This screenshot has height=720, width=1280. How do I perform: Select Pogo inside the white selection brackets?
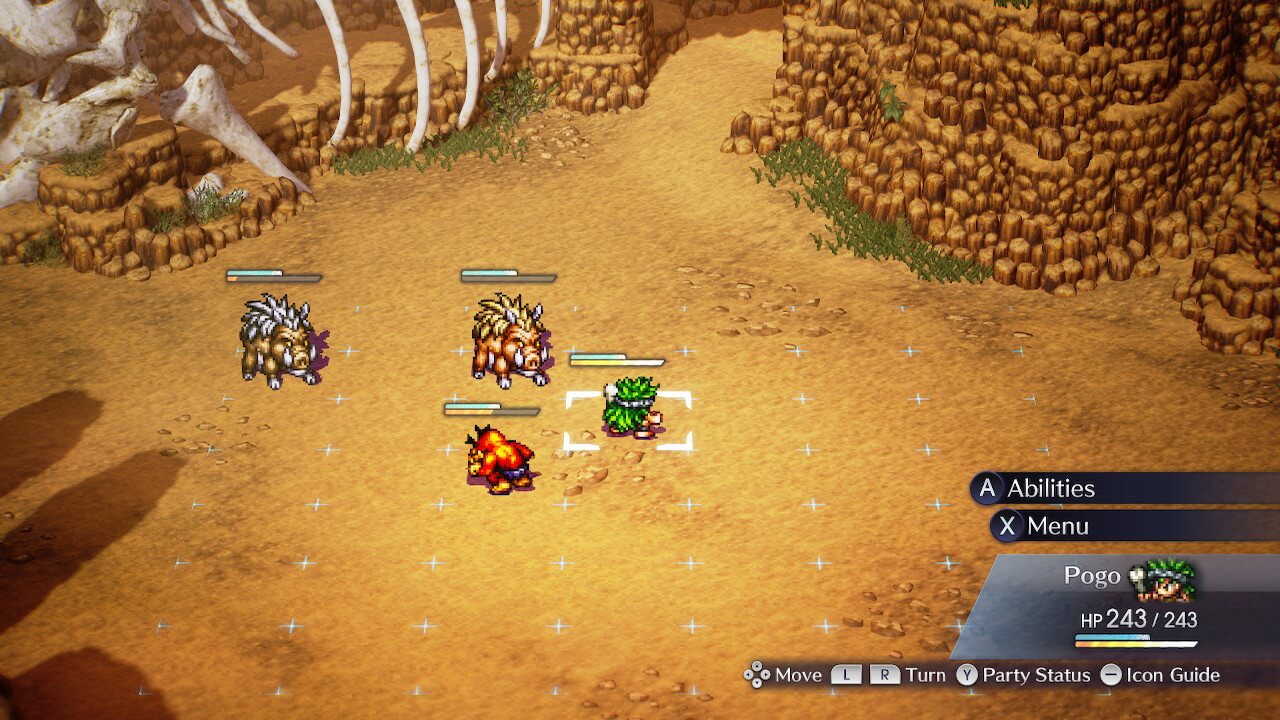pos(629,408)
